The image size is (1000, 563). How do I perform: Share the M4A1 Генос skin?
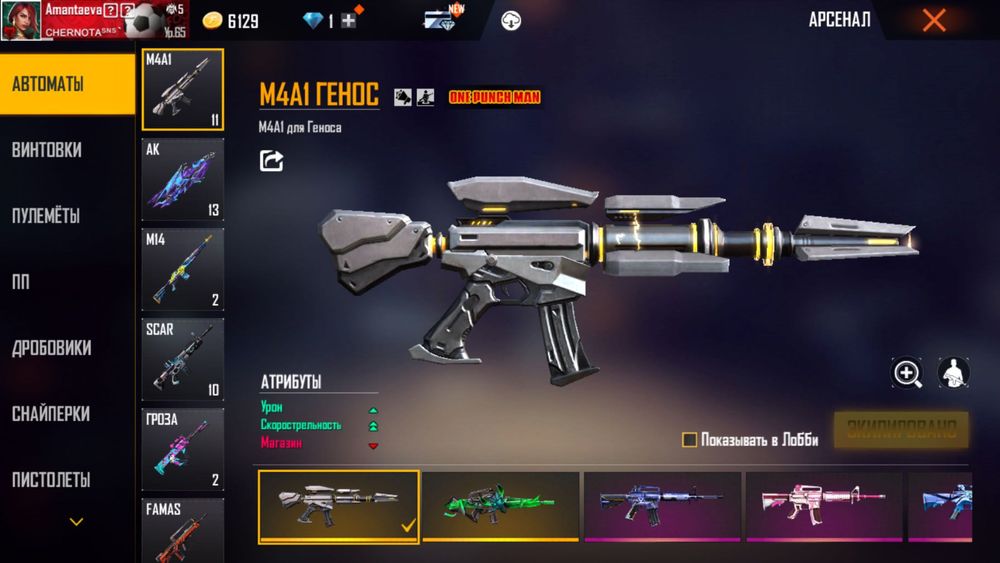point(272,160)
